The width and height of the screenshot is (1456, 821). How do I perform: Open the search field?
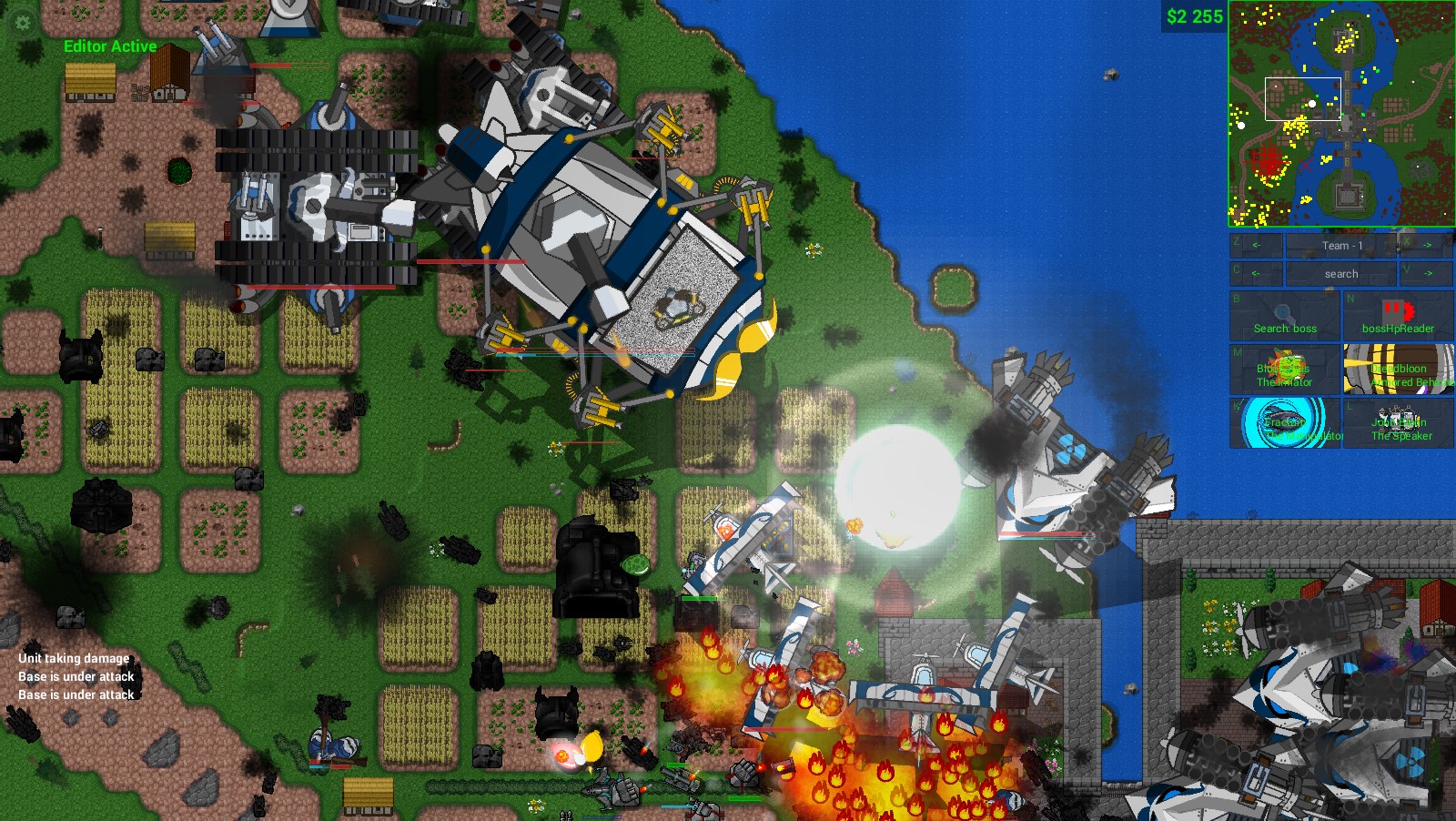pyautogui.click(x=1341, y=273)
